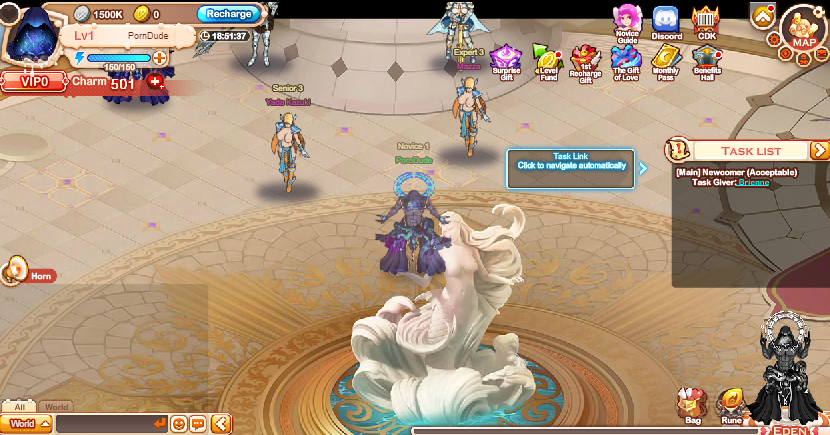
Task: Add energy with the orange plus button
Action: (x=159, y=58)
